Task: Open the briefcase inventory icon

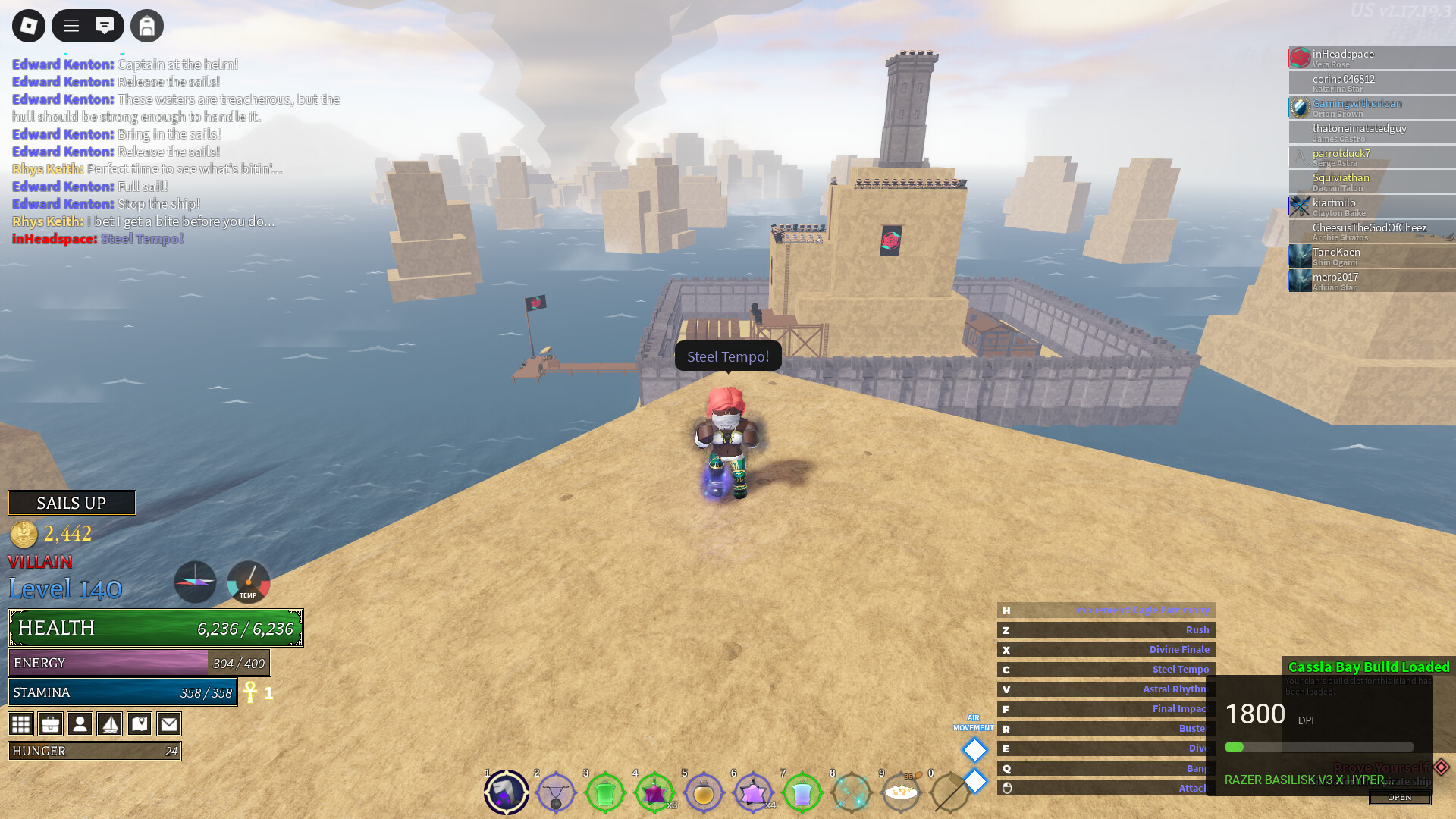Action: (x=51, y=724)
